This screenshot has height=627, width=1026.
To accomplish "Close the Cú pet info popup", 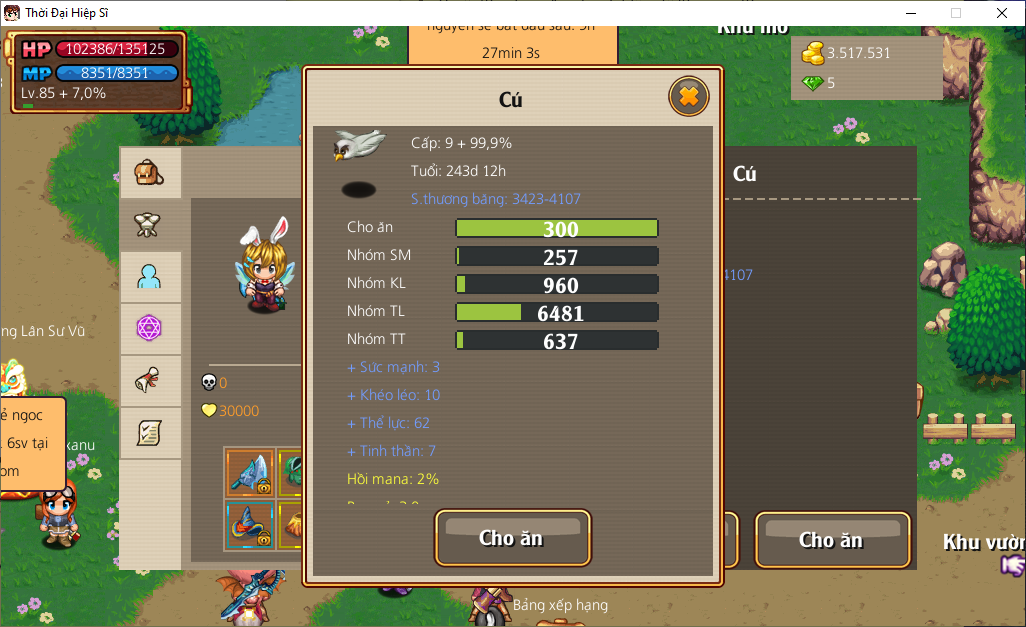I will (x=688, y=97).
